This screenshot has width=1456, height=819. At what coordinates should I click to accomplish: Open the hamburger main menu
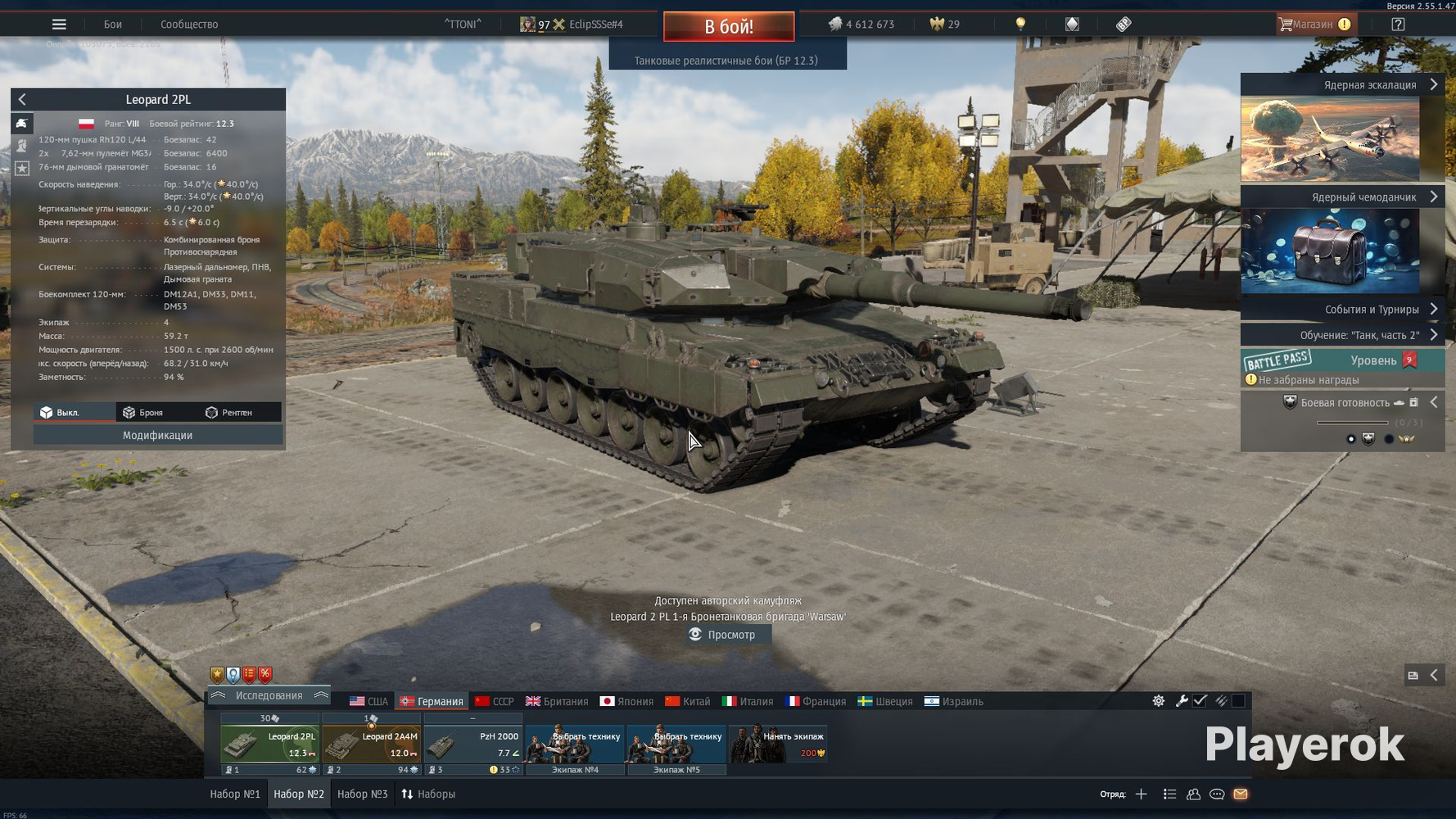(x=59, y=25)
